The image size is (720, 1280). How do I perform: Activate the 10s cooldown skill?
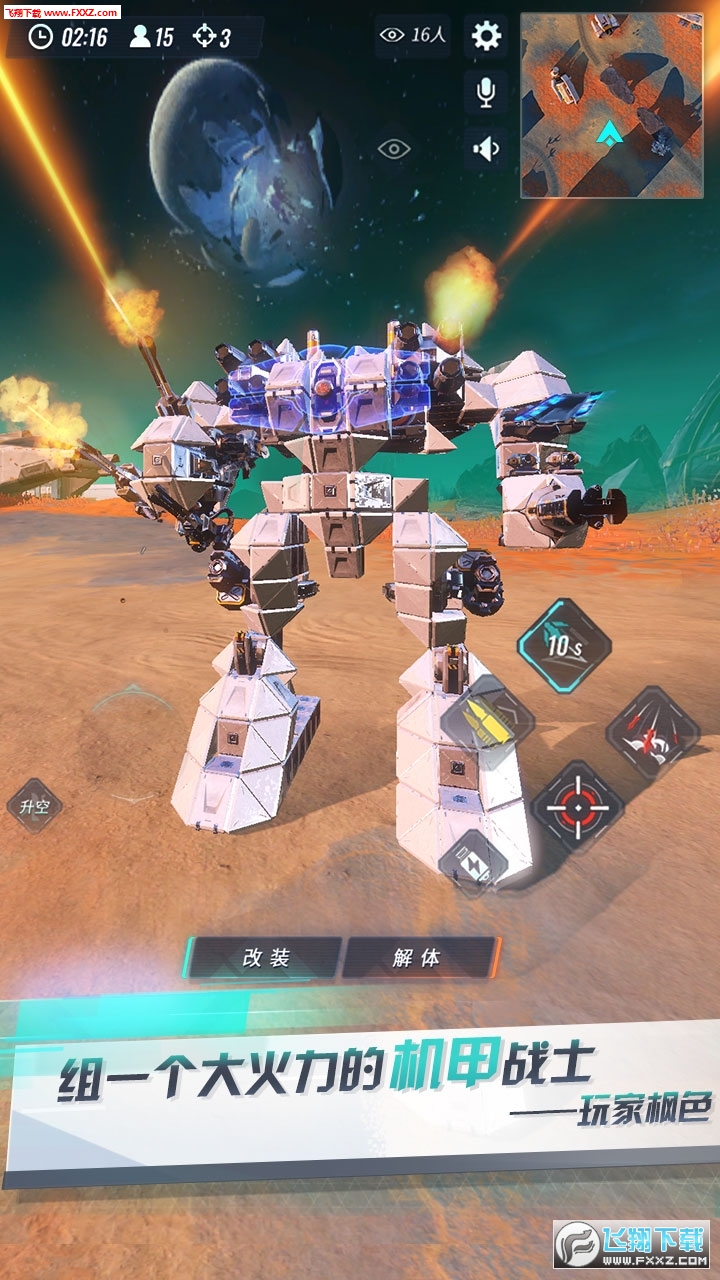(564, 646)
